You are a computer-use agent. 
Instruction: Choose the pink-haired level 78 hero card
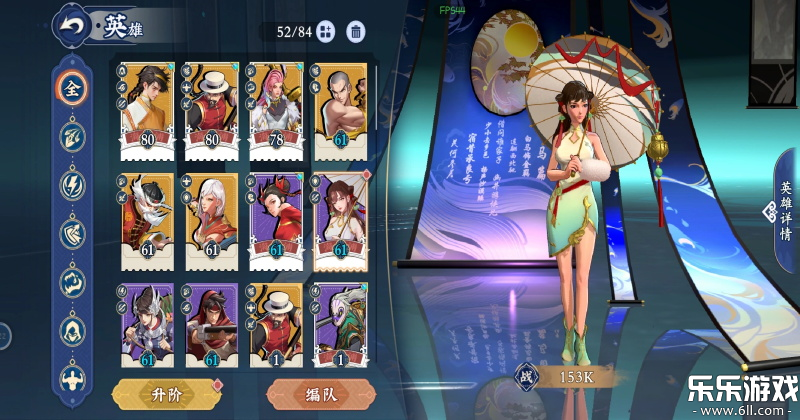pyautogui.click(x=275, y=111)
